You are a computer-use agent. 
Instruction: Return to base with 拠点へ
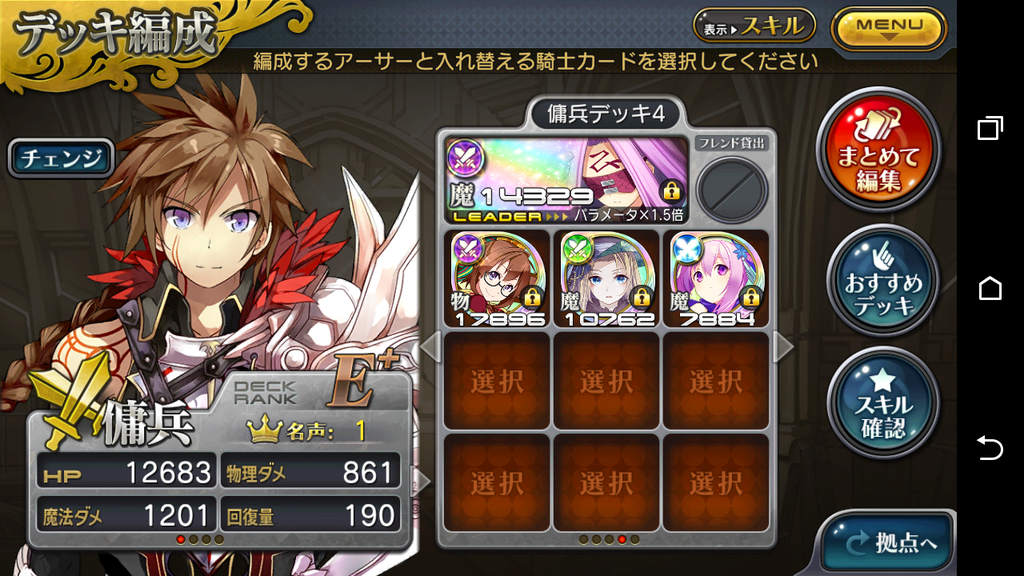coord(888,543)
